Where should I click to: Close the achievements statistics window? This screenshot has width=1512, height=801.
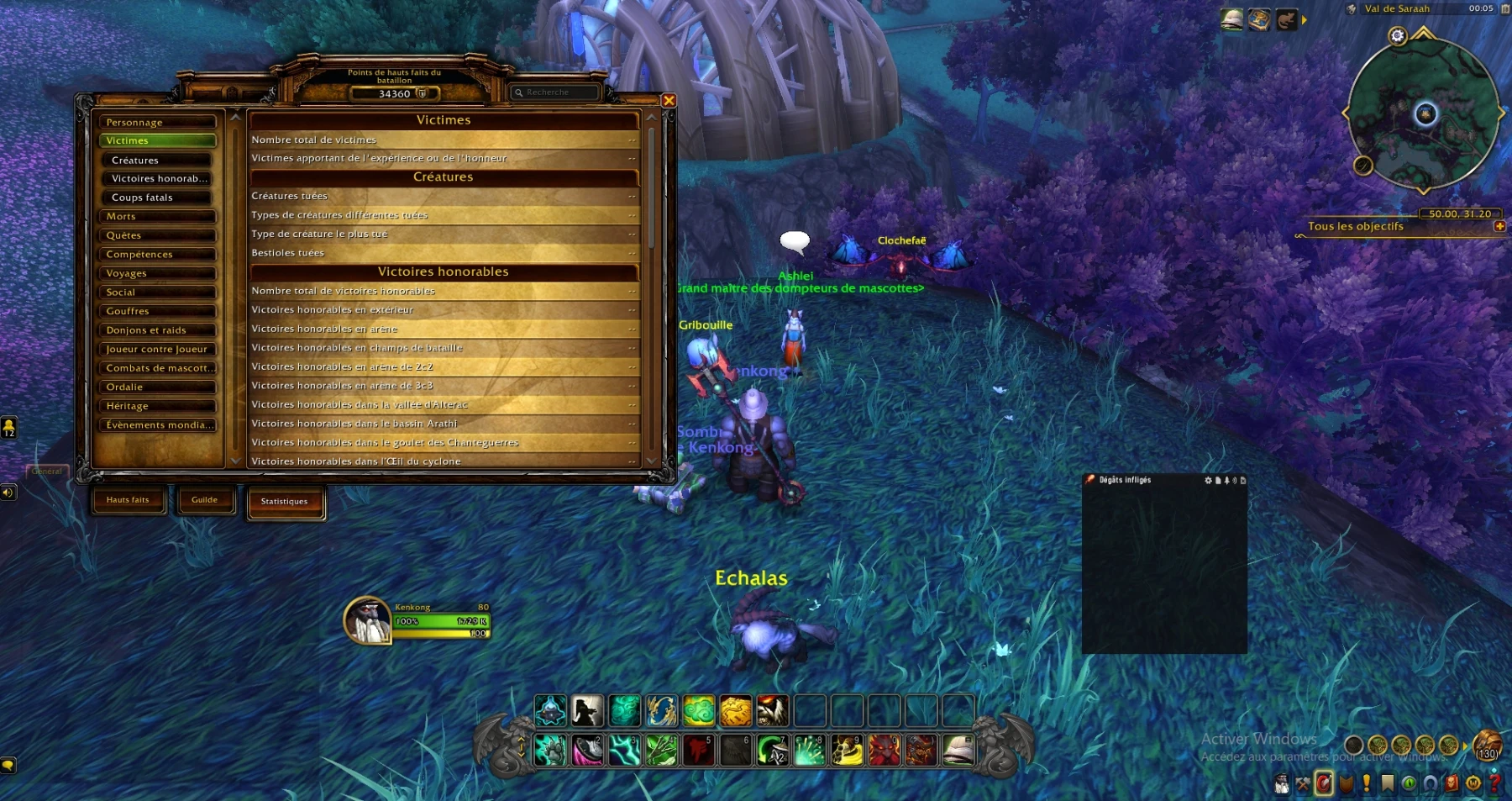pos(669,101)
